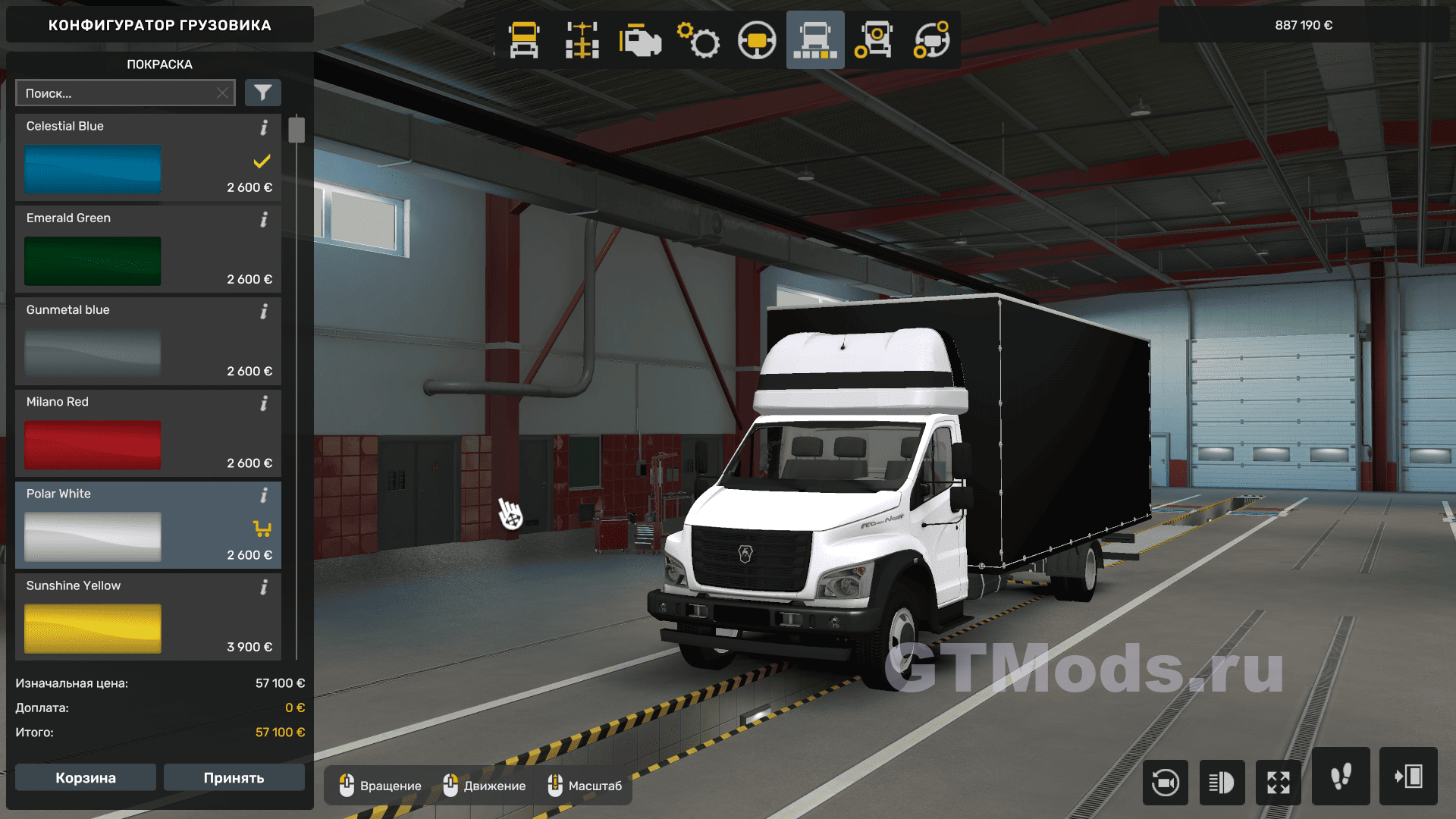Select the Polar White paint
The image size is (1456, 819).
tap(93, 537)
